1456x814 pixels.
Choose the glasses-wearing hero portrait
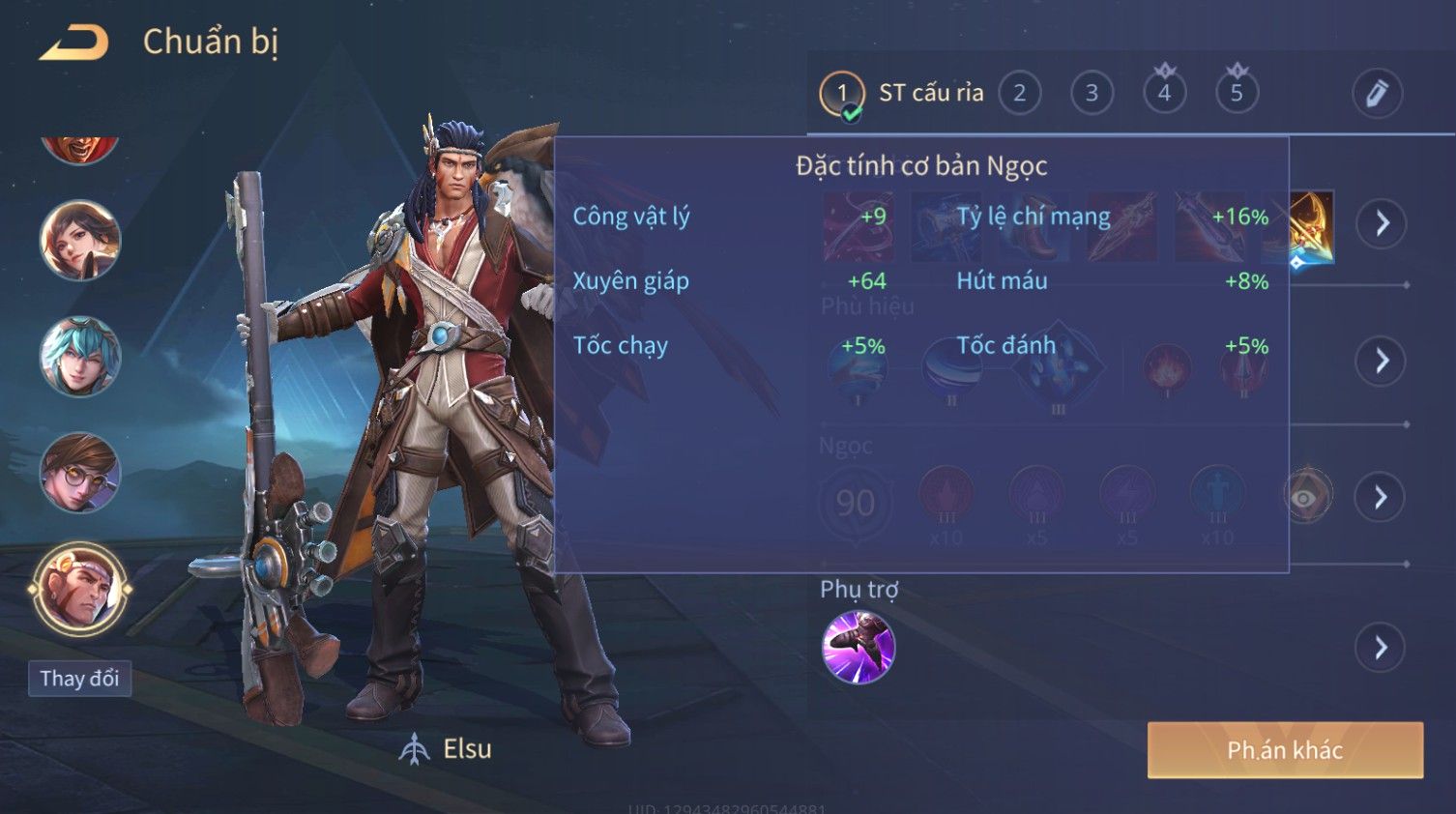[x=79, y=473]
